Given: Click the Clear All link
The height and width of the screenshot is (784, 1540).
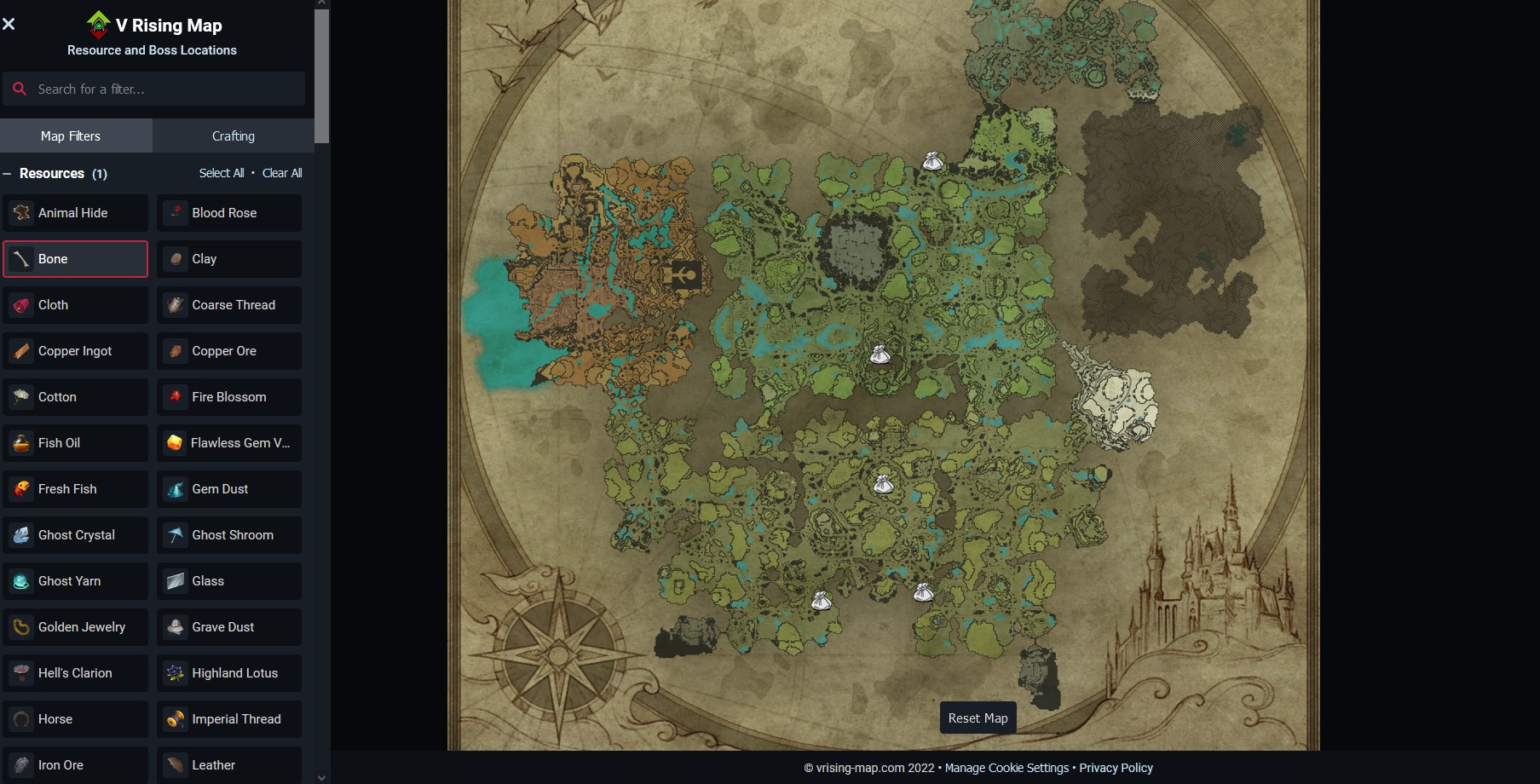Looking at the screenshot, I should 282,172.
